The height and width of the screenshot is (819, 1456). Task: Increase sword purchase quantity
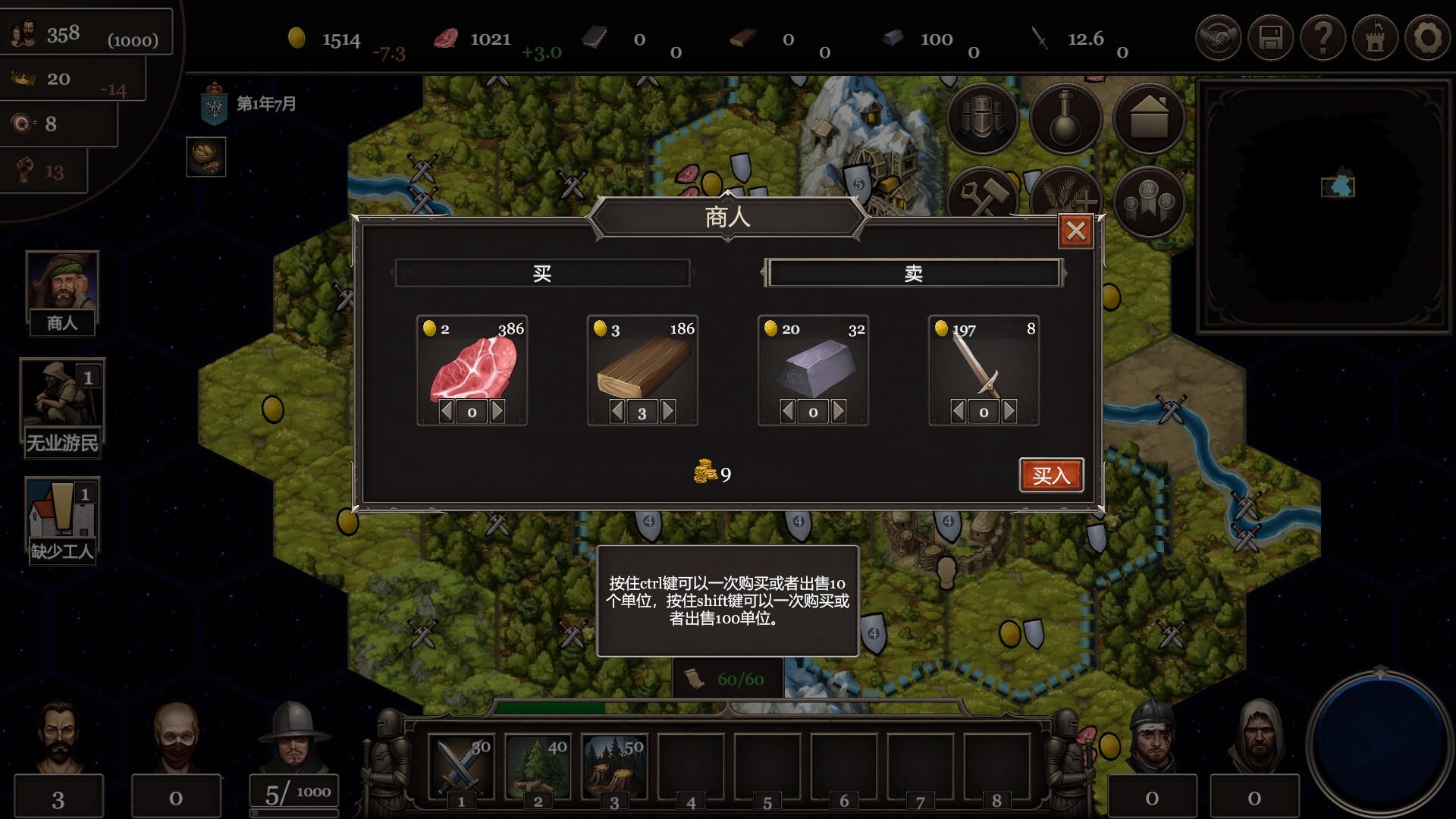(x=1009, y=412)
